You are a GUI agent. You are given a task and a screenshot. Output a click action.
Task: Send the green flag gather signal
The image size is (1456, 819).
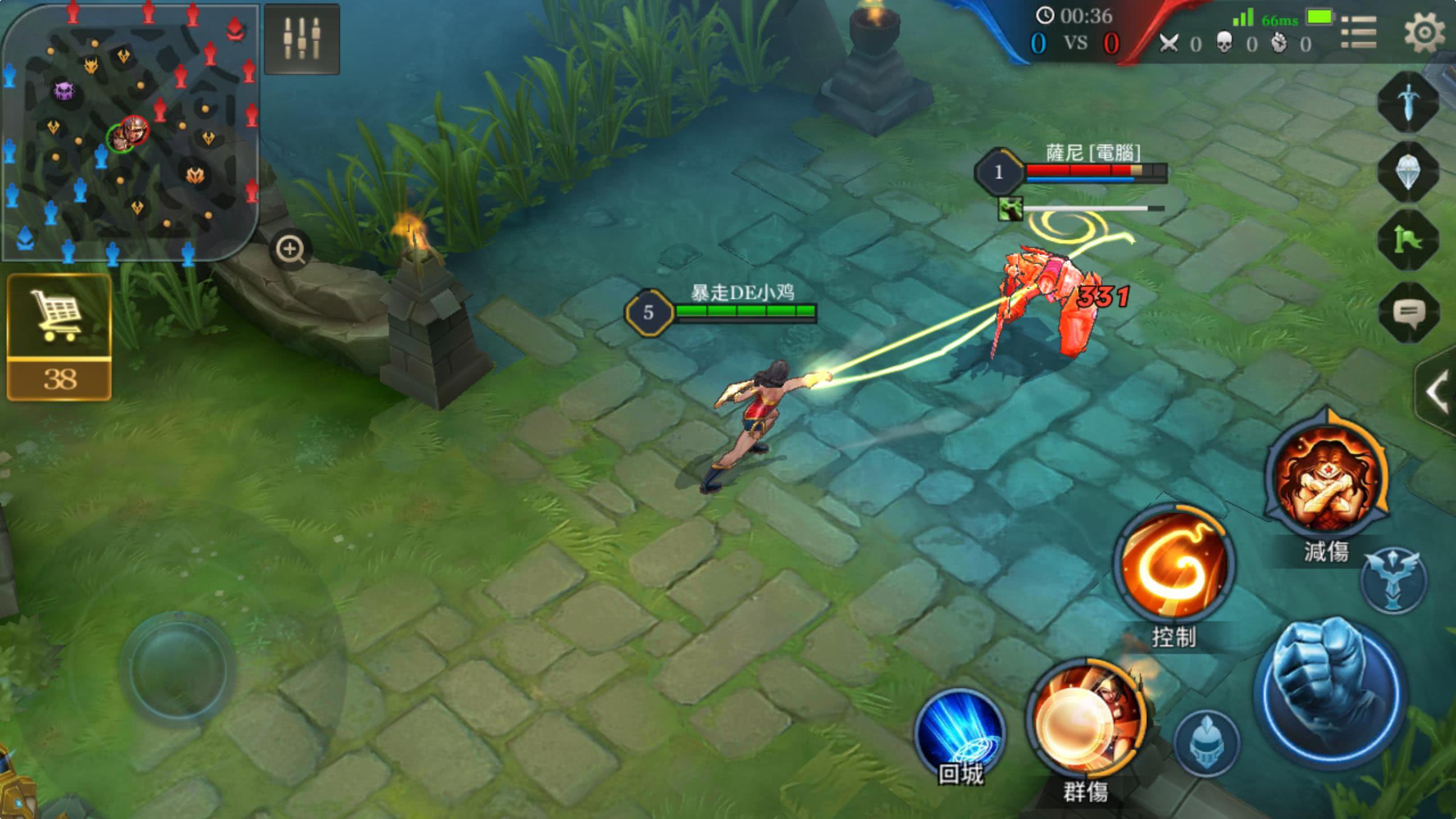click(1408, 241)
